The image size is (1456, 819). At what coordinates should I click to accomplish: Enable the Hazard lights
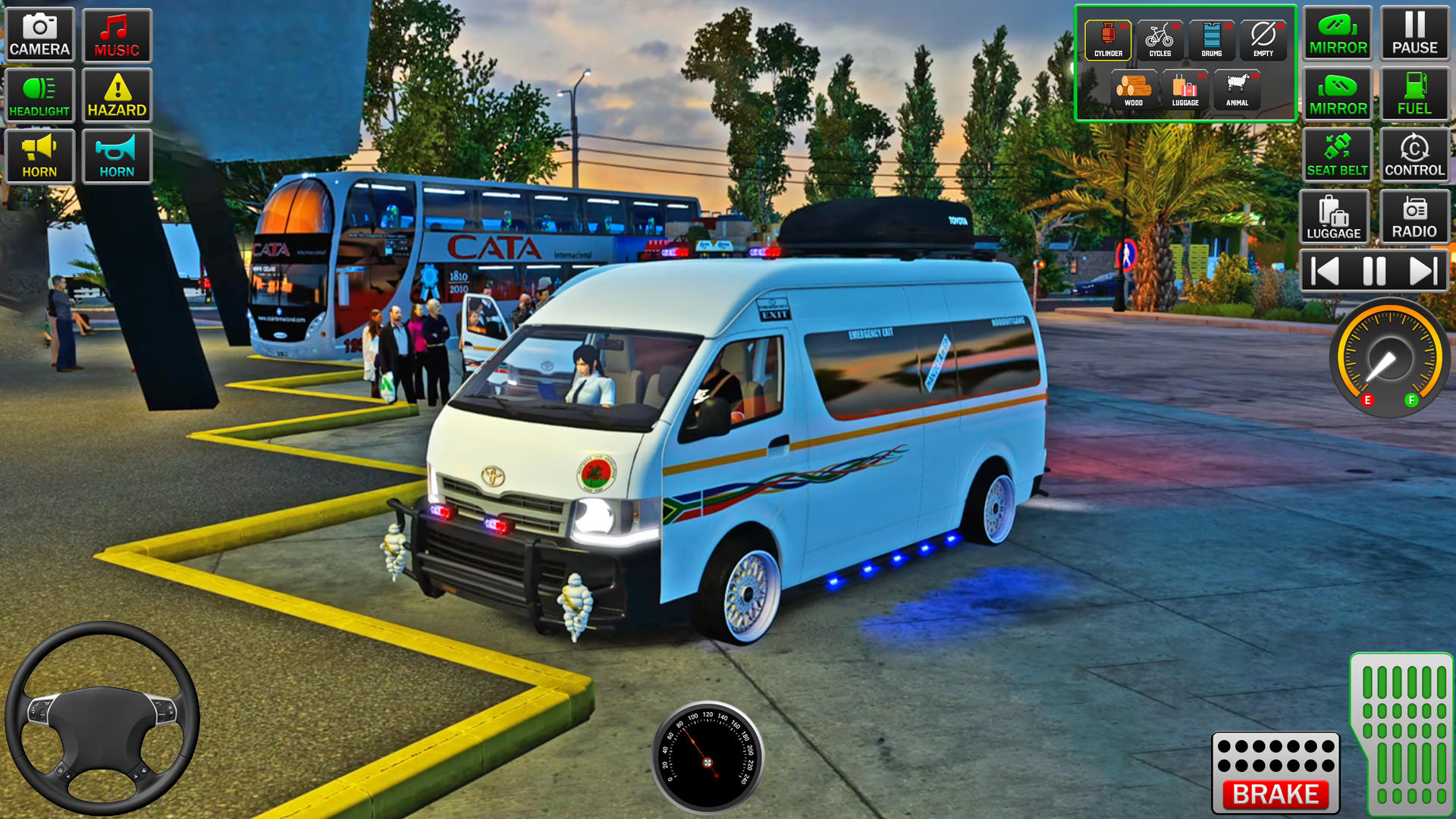click(118, 95)
